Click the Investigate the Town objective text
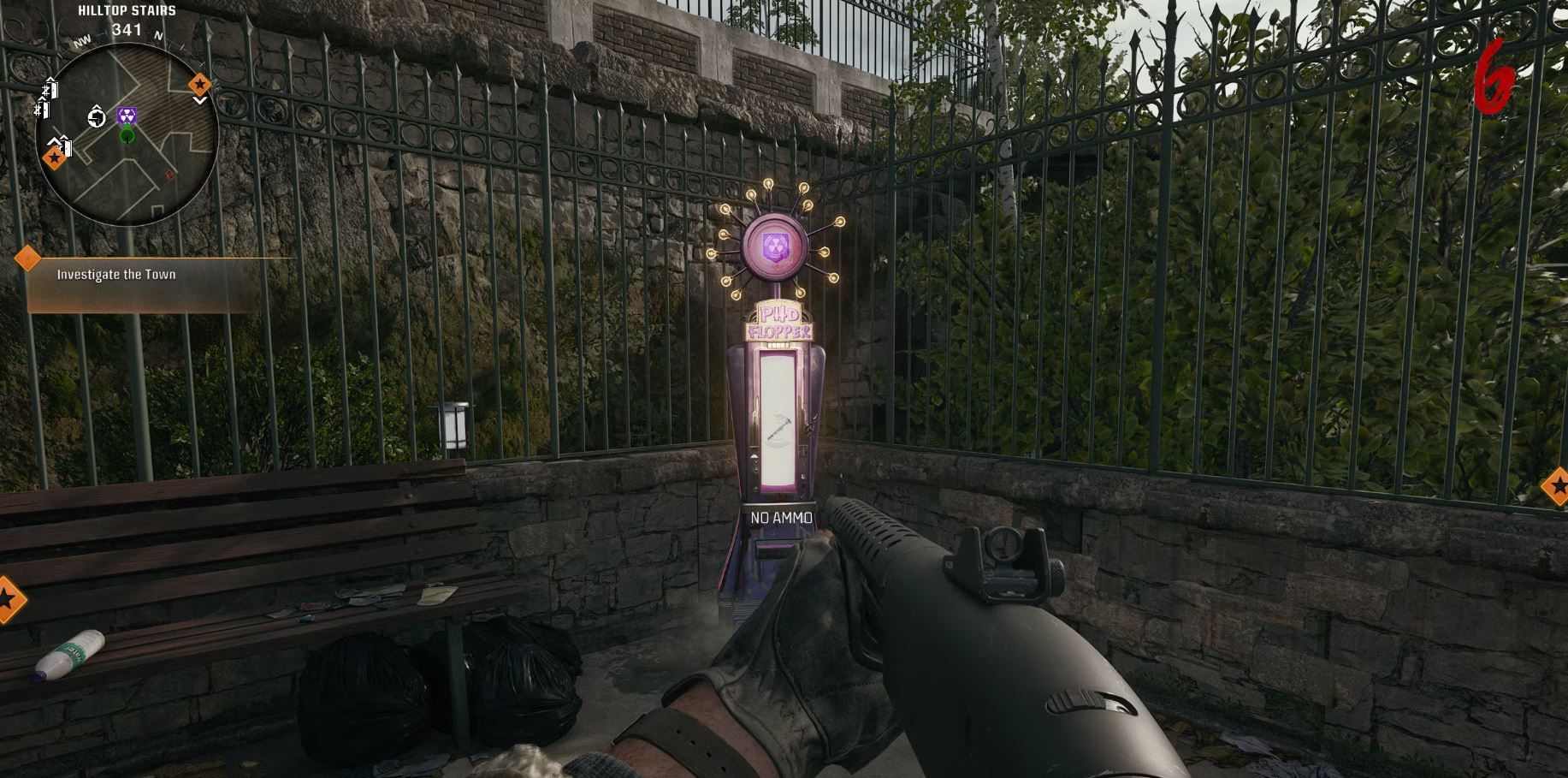Image resolution: width=1568 pixels, height=778 pixels. point(115,274)
